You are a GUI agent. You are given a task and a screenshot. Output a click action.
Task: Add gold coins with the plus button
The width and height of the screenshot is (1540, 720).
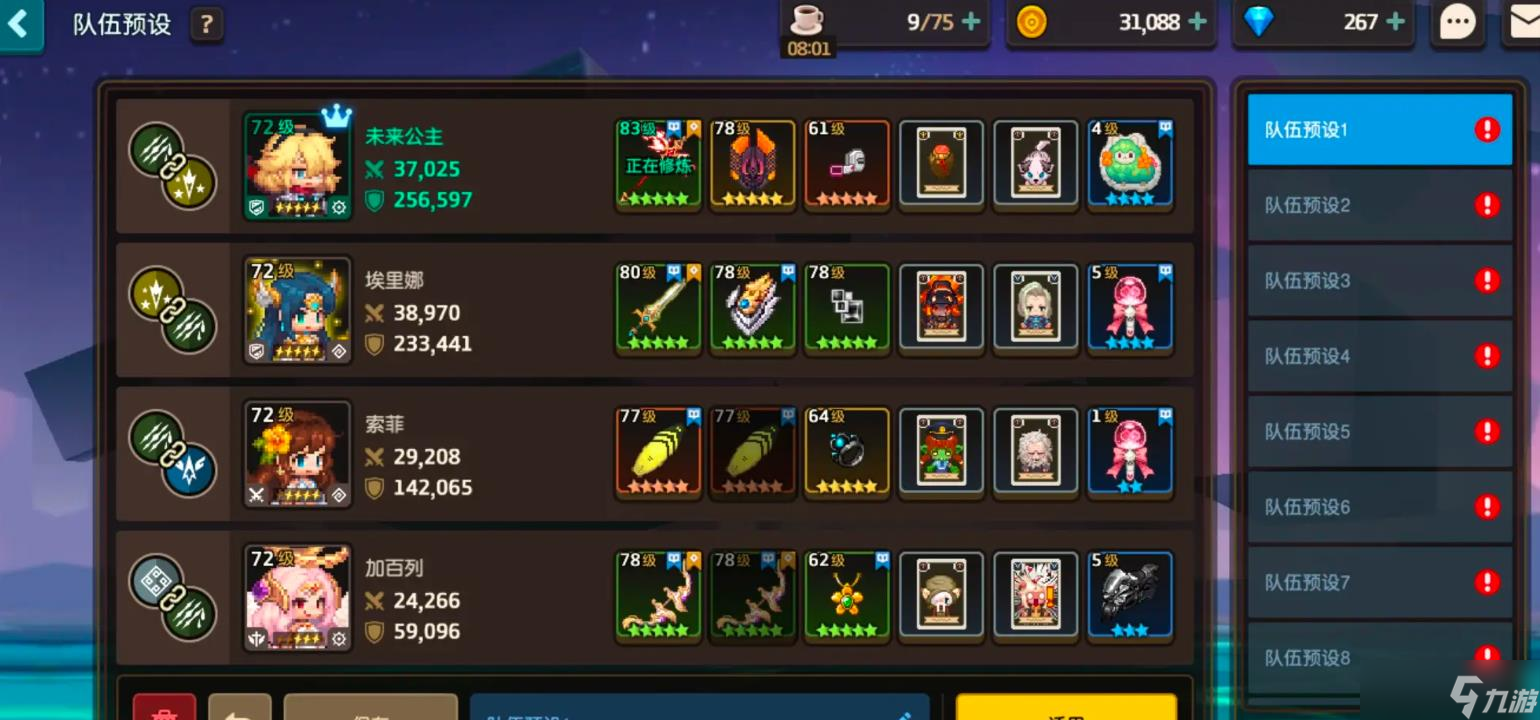1197,22
